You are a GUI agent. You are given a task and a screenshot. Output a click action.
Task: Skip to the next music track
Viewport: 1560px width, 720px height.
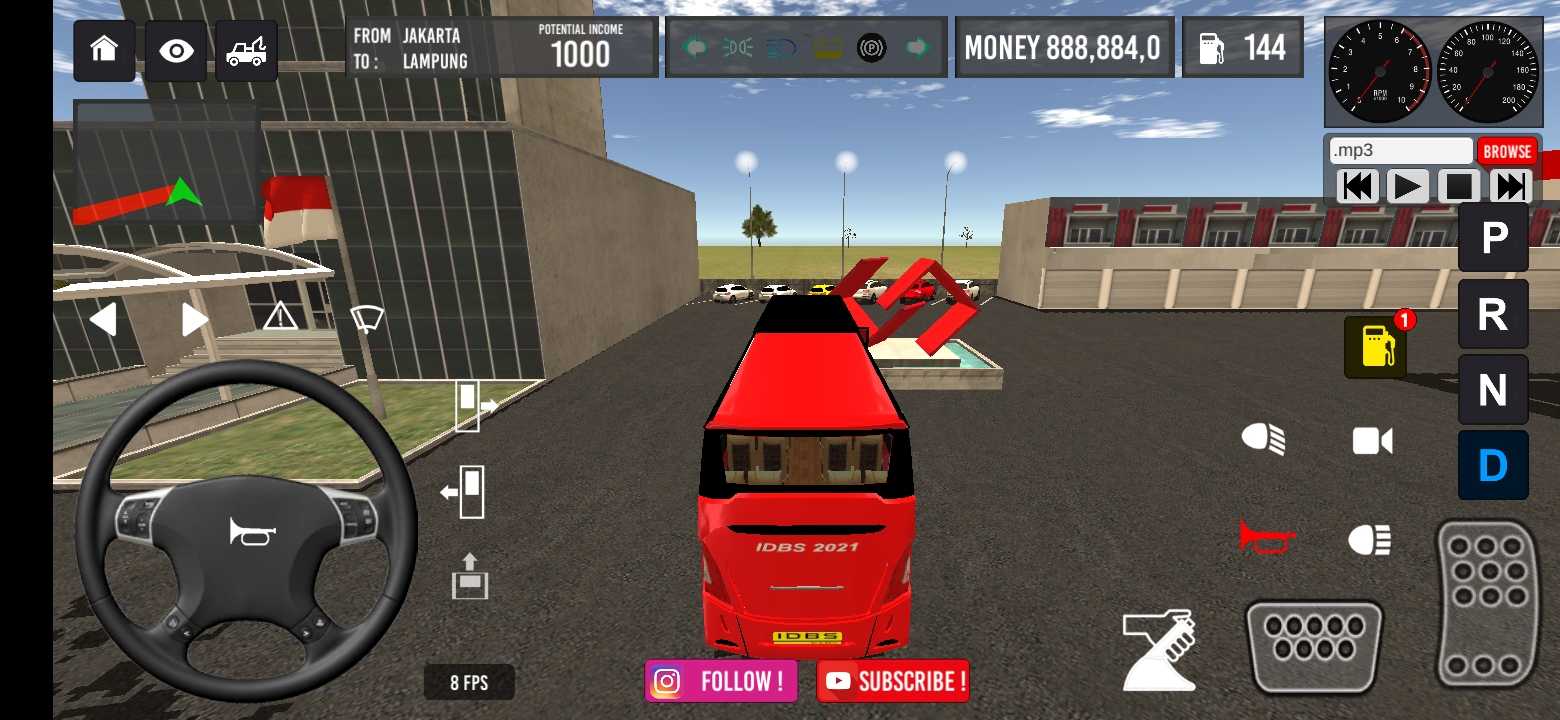1510,187
